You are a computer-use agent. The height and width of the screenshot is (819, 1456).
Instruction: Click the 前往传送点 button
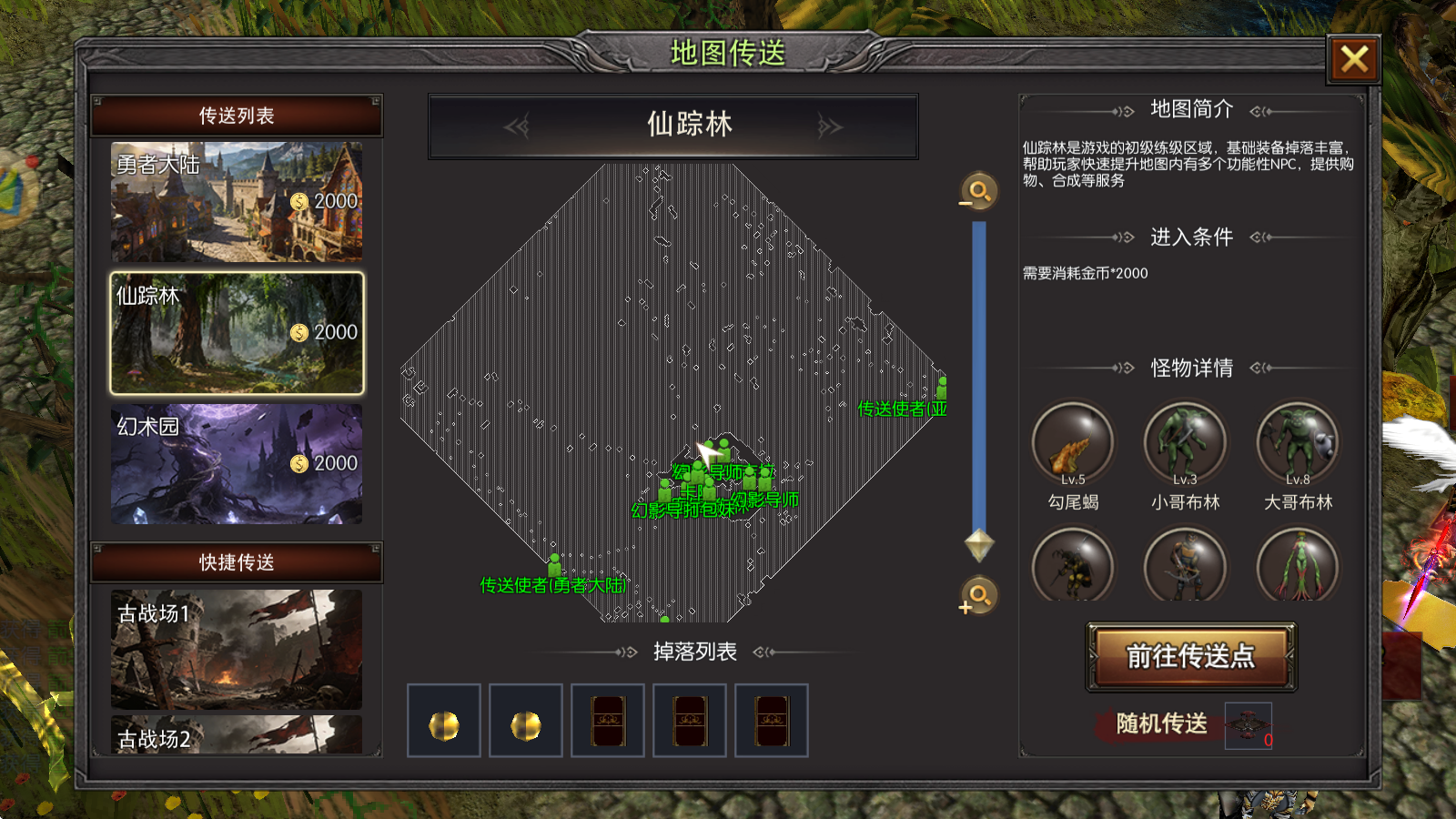[x=1189, y=657]
